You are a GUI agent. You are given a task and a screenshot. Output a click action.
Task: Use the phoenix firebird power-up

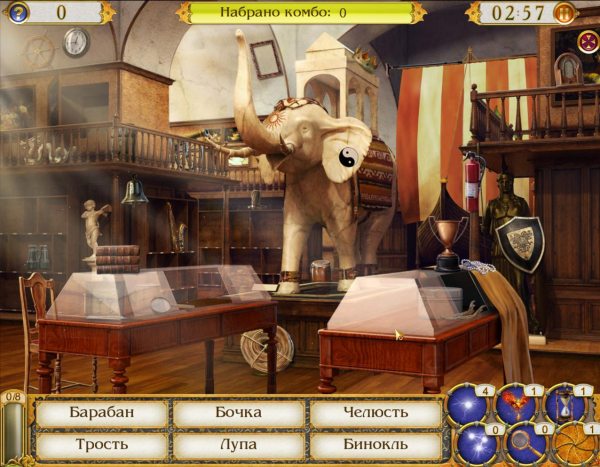tap(517, 402)
